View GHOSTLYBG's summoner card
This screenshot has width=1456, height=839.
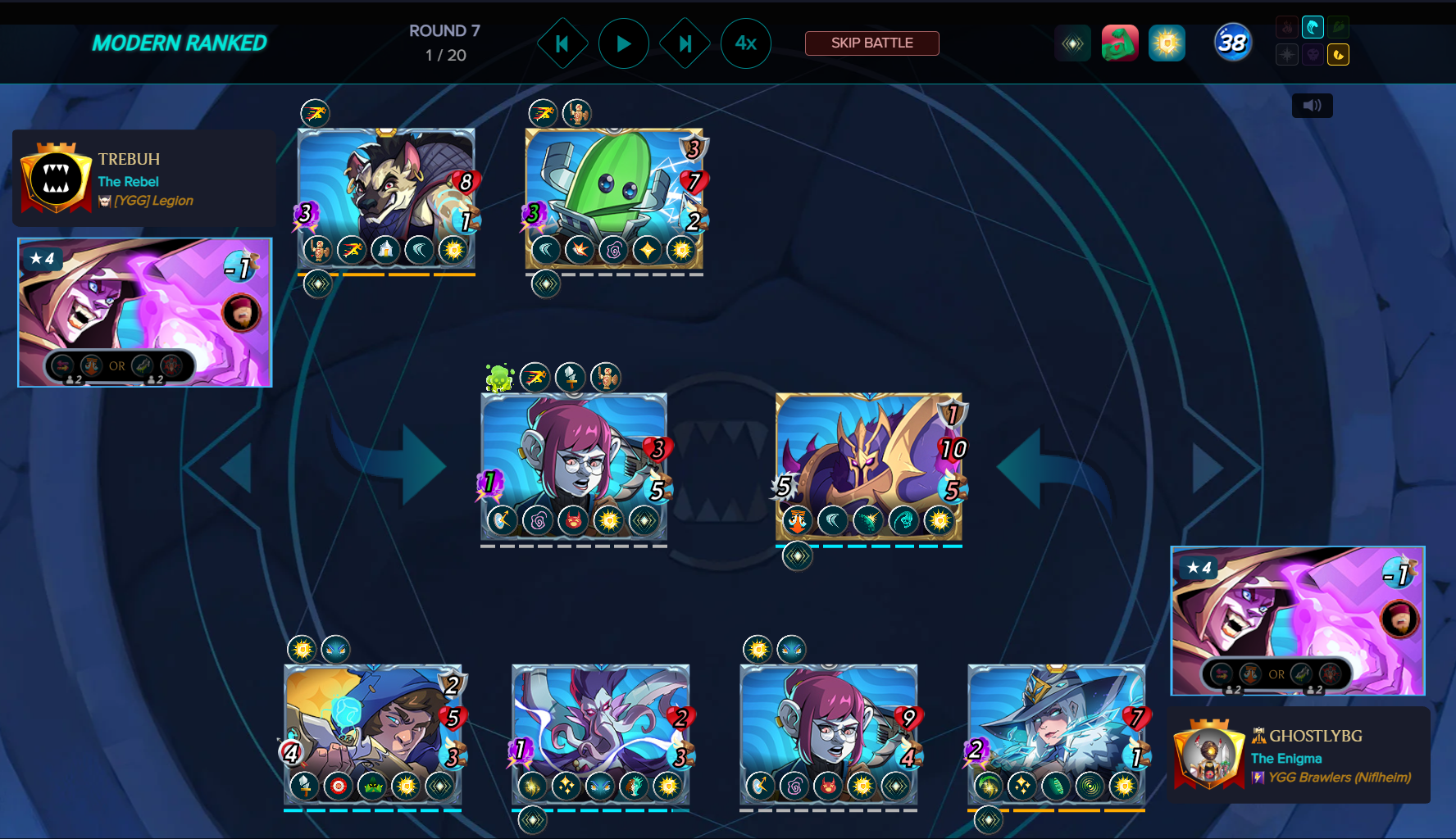click(x=1297, y=620)
